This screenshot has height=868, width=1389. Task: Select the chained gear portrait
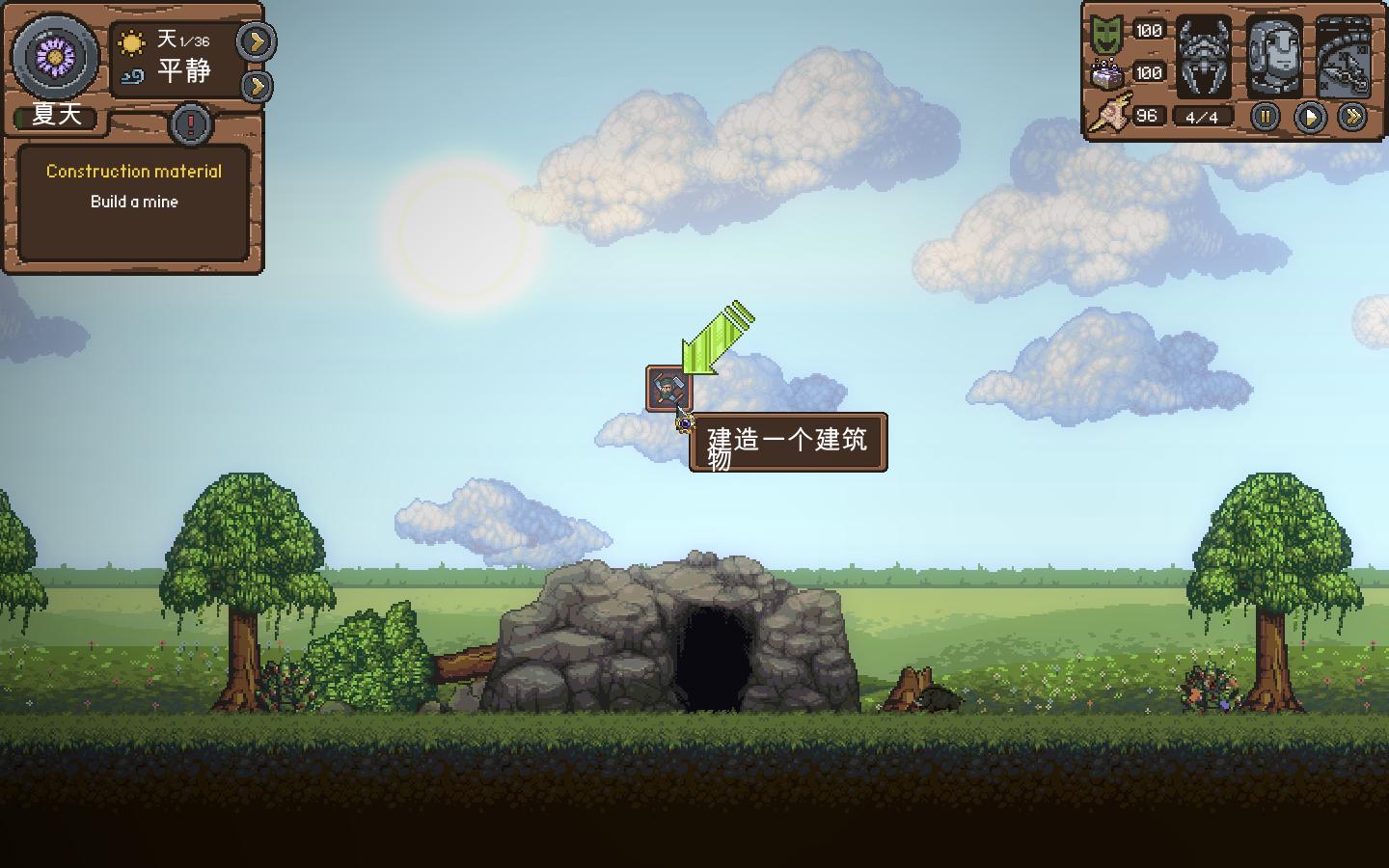pyautogui.click(x=1343, y=57)
